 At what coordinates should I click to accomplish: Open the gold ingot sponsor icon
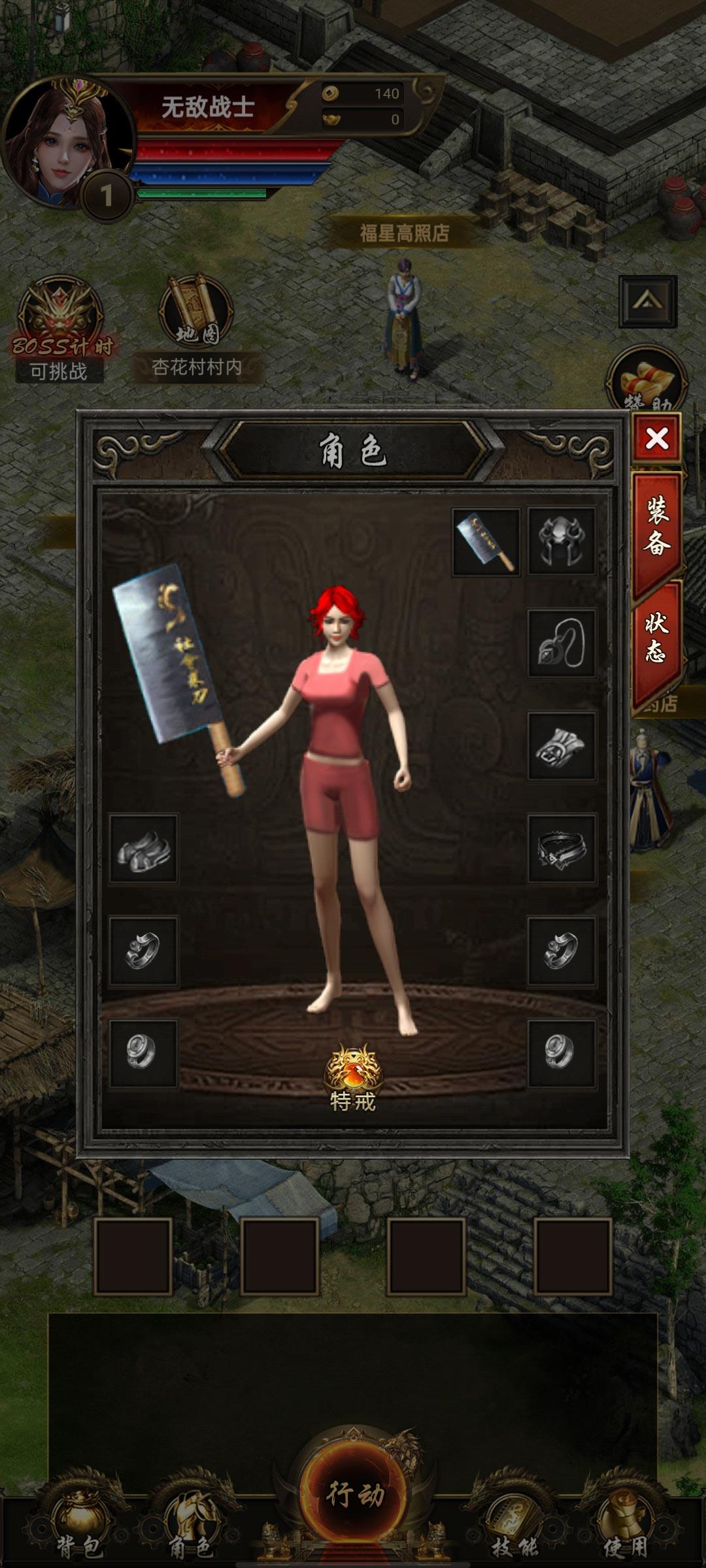(x=647, y=382)
